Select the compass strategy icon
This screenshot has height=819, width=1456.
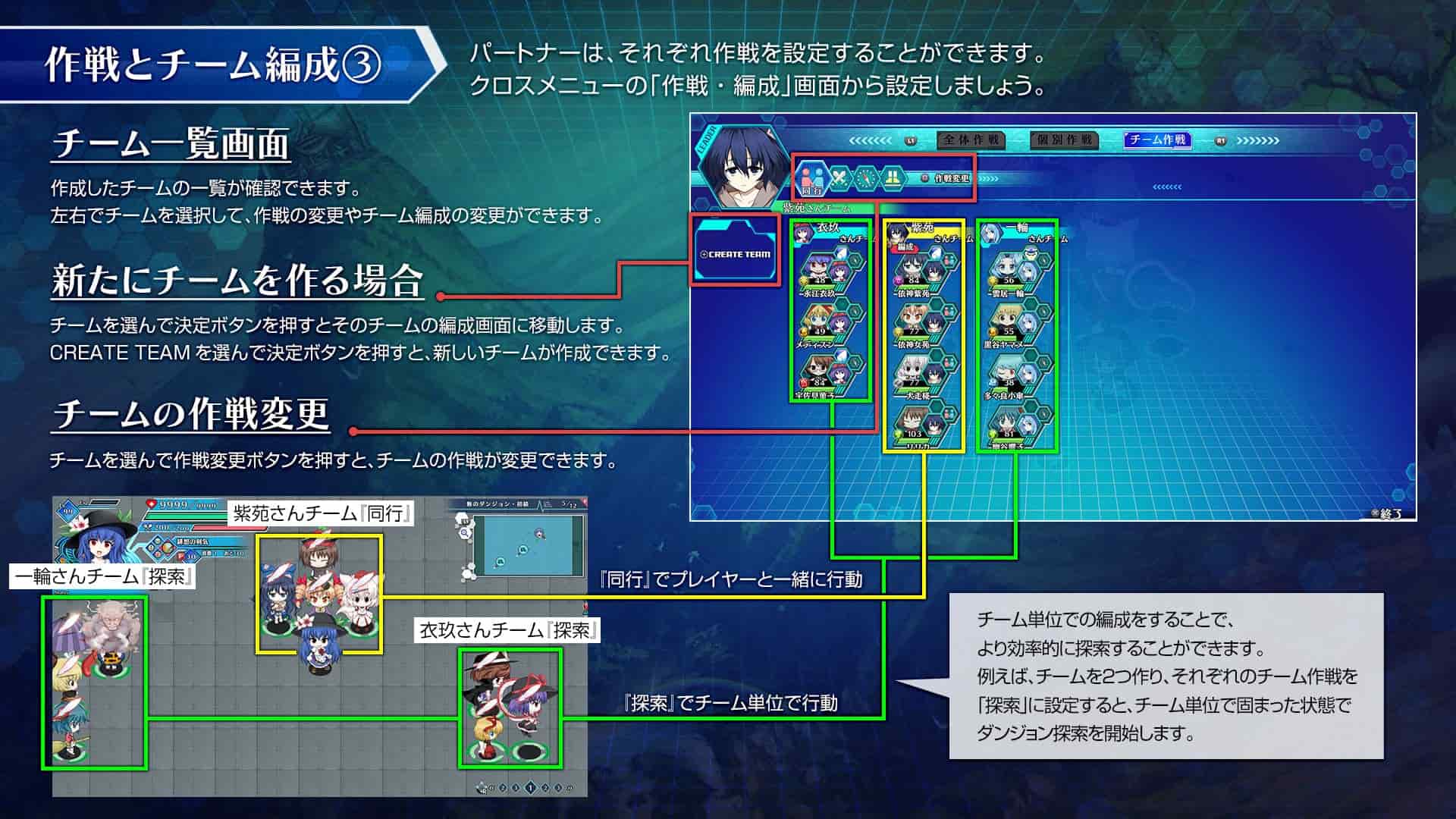click(x=866, y=179)
